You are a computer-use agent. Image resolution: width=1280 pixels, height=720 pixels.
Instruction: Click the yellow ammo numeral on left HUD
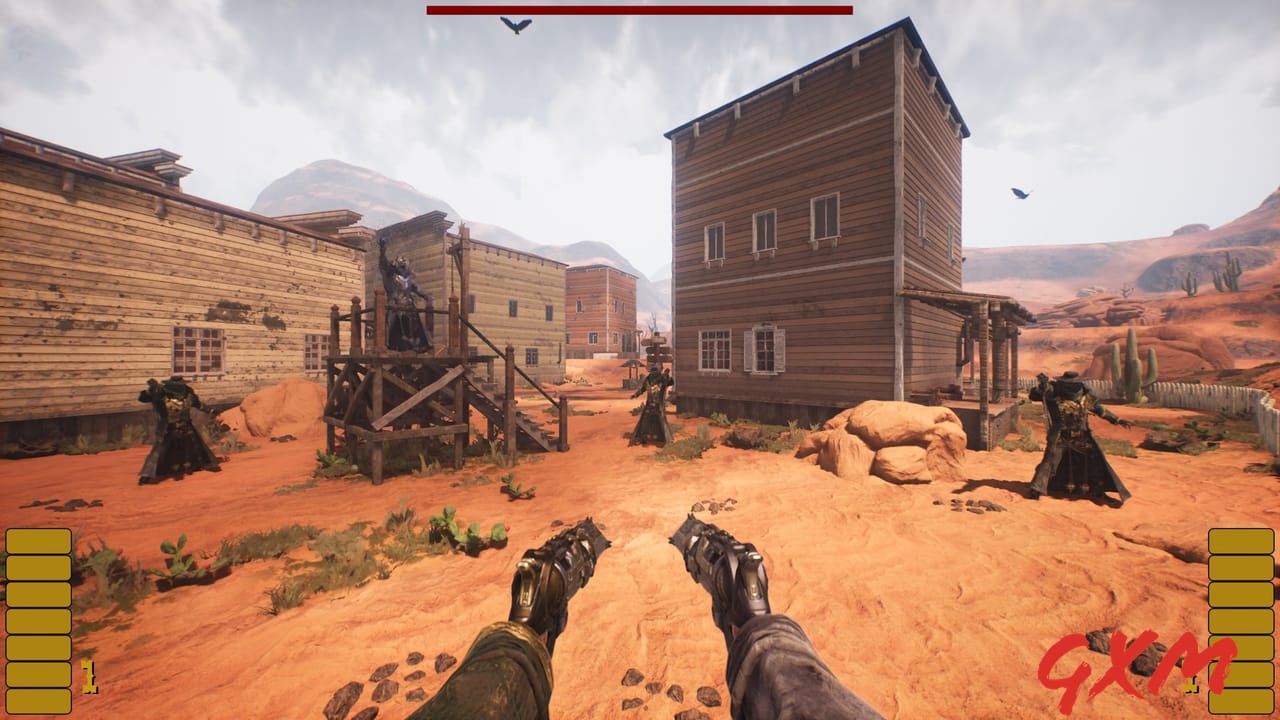click(90, 677)
